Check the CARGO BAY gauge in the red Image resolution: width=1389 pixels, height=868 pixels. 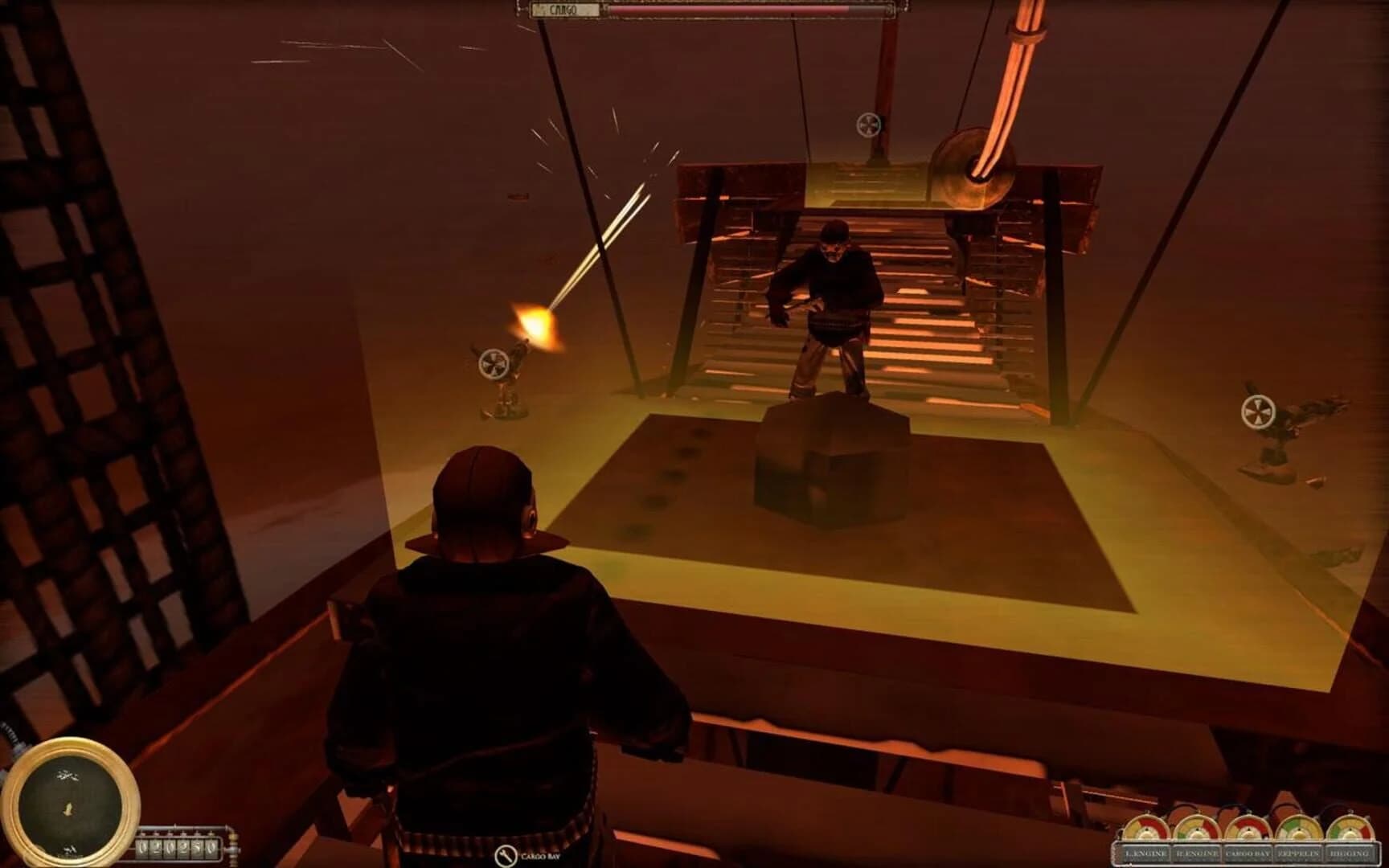point(1247,828)
